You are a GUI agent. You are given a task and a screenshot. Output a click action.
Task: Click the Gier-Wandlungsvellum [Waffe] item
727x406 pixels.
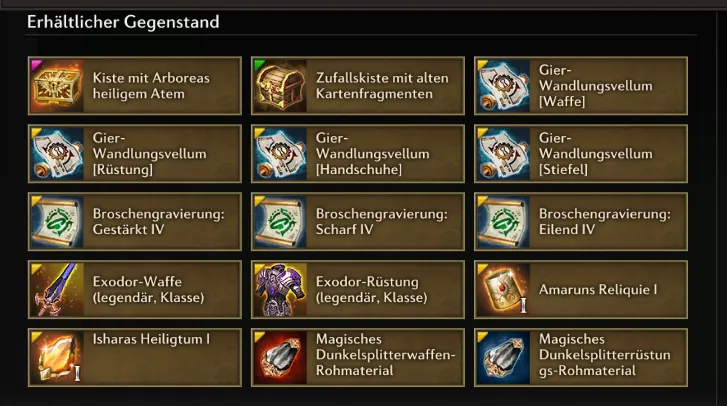(580, 86)
